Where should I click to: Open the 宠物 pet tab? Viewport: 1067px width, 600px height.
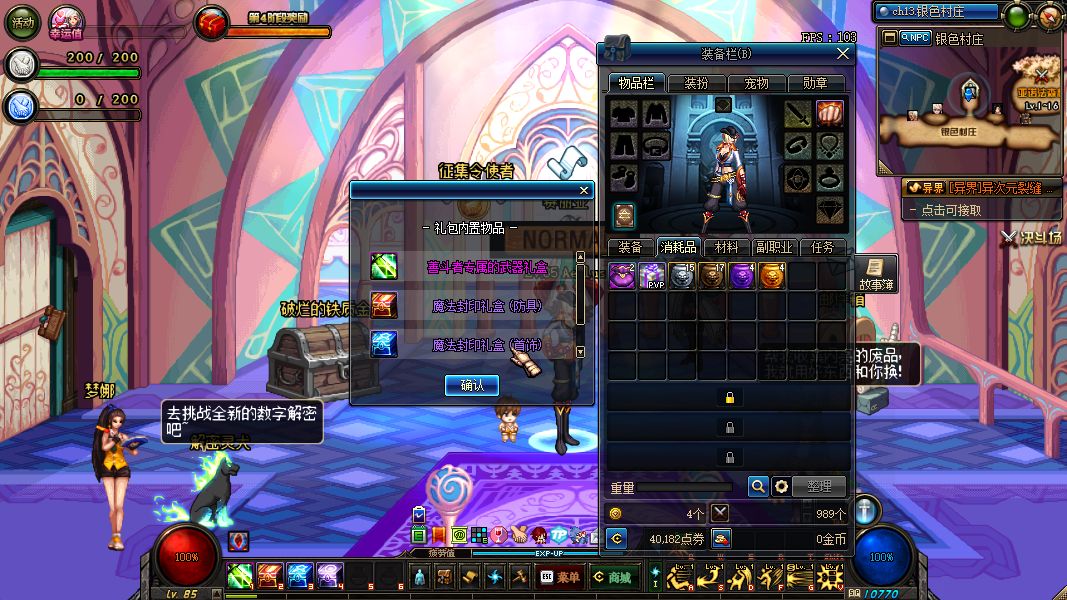point(755,84)
